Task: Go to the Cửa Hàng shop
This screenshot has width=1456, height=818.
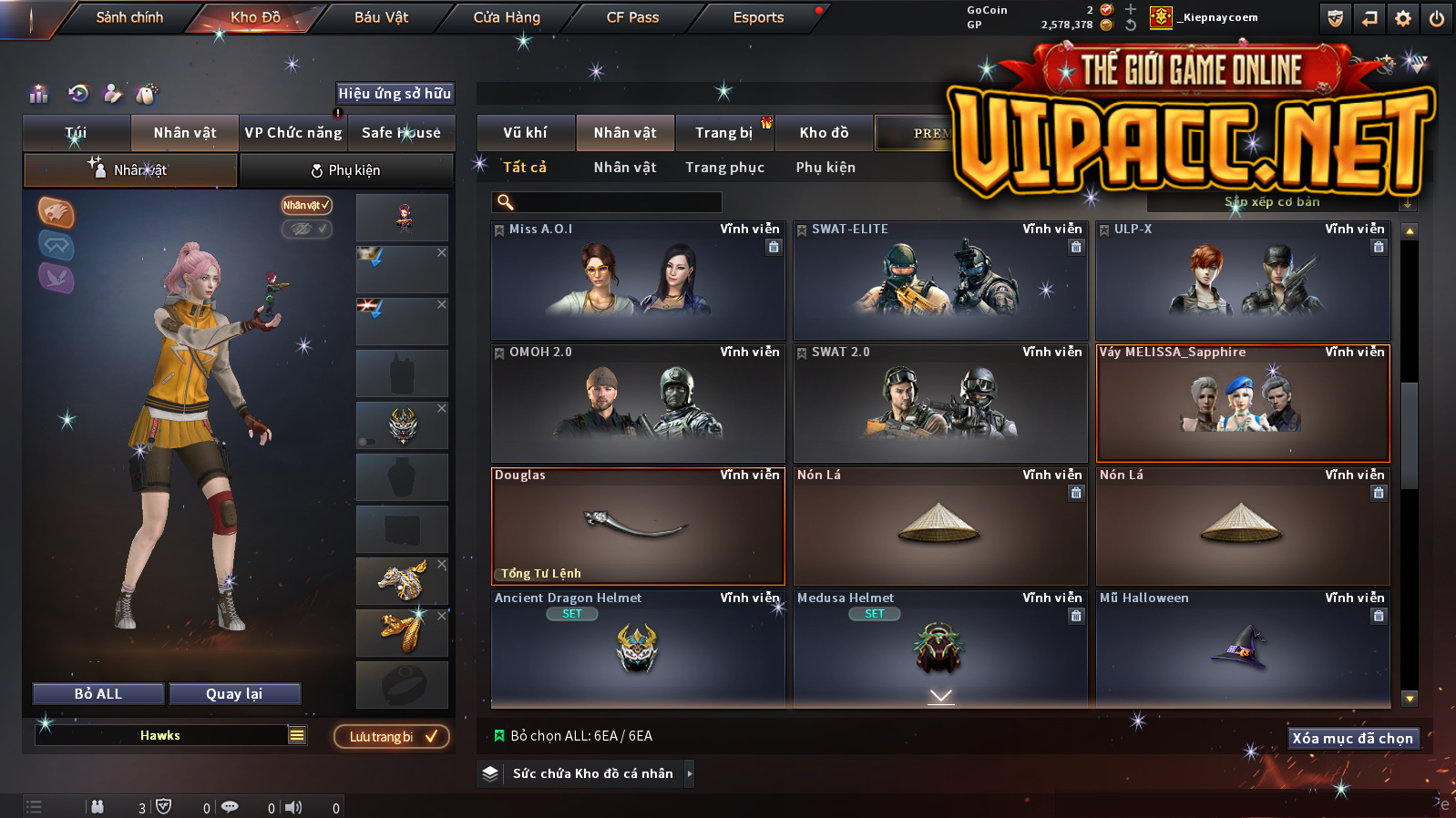Action: pyautogui.click(x=507, y=17)
